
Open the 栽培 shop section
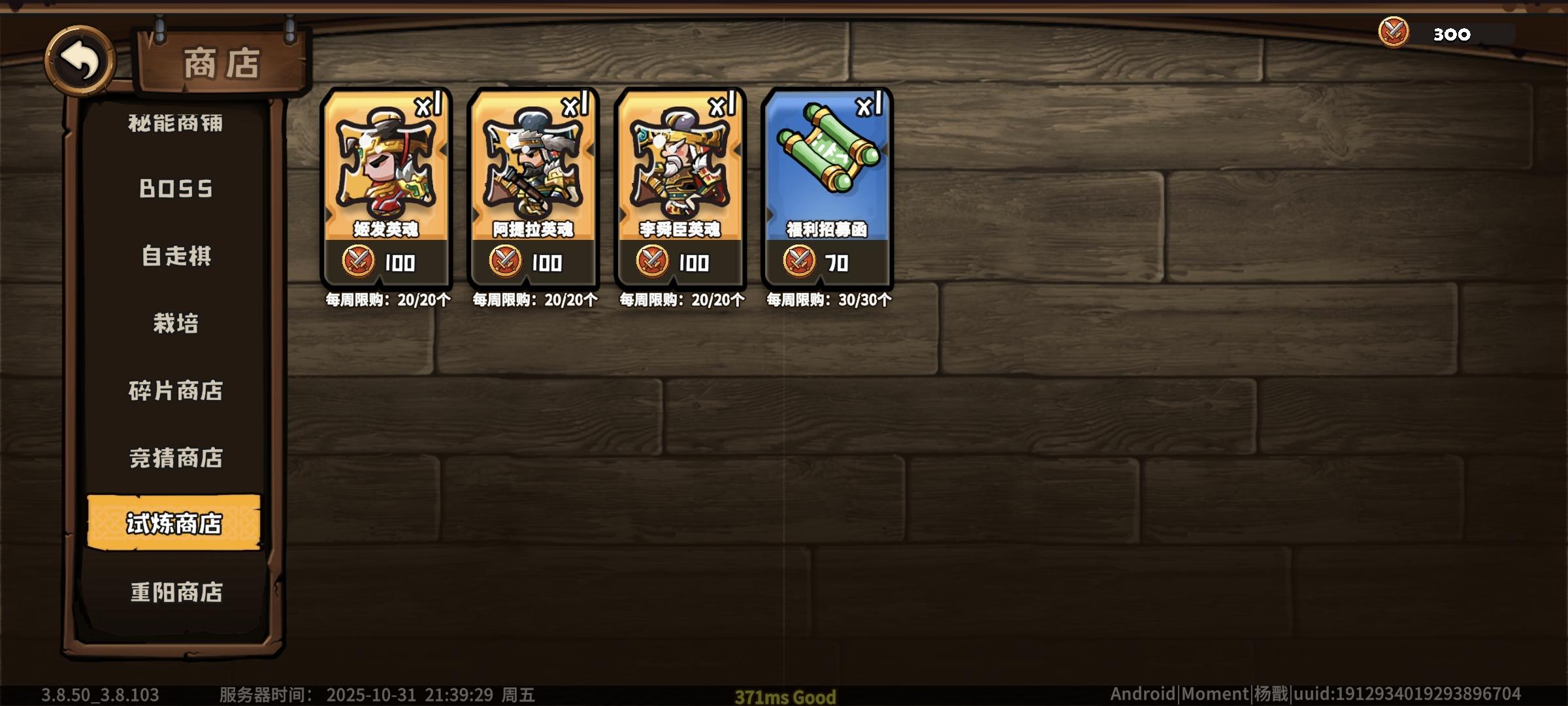pyautogui.click(x=174, y=324)
